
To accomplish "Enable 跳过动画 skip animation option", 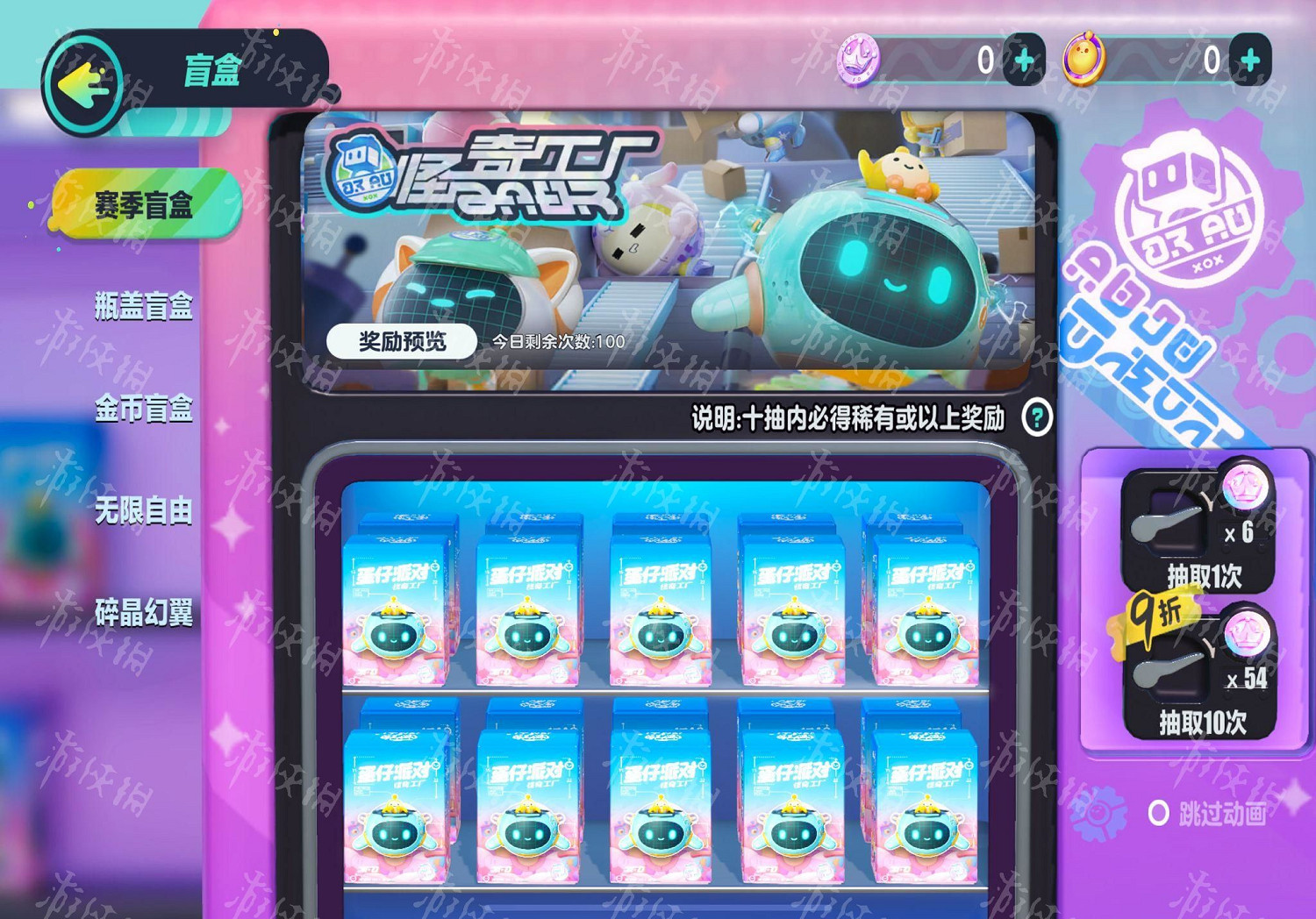I will point(1160,813).
